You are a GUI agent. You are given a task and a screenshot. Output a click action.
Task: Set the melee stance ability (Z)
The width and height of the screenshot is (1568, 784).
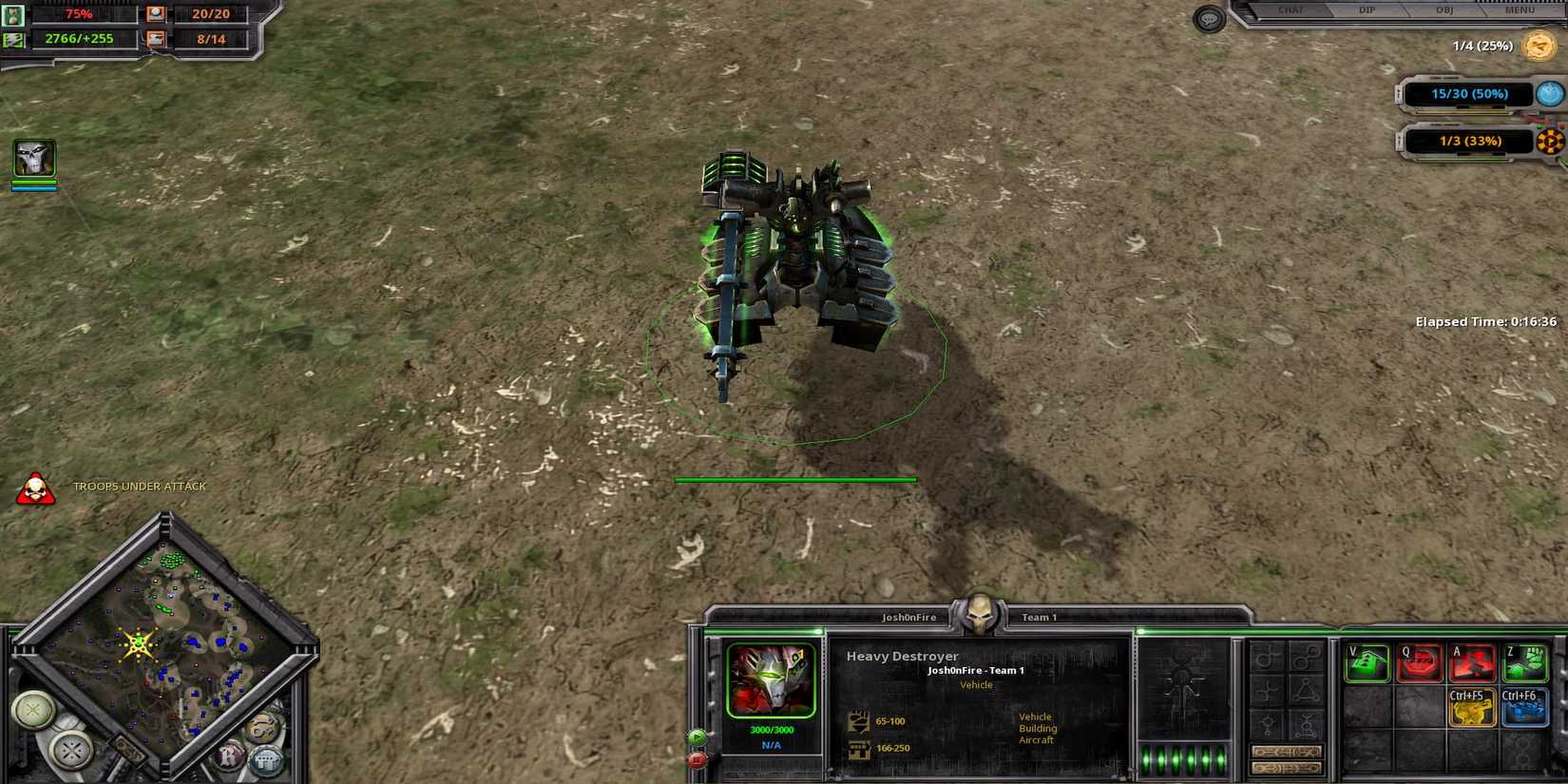click(x=1525, y=662)
